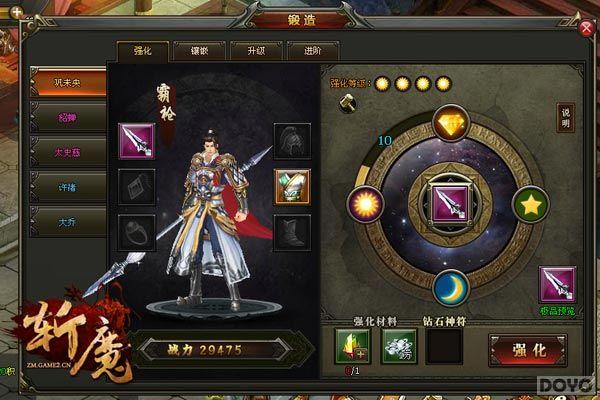Open the 极品预览 premium item preview
The image size is (600, 400).
(557, 288)
